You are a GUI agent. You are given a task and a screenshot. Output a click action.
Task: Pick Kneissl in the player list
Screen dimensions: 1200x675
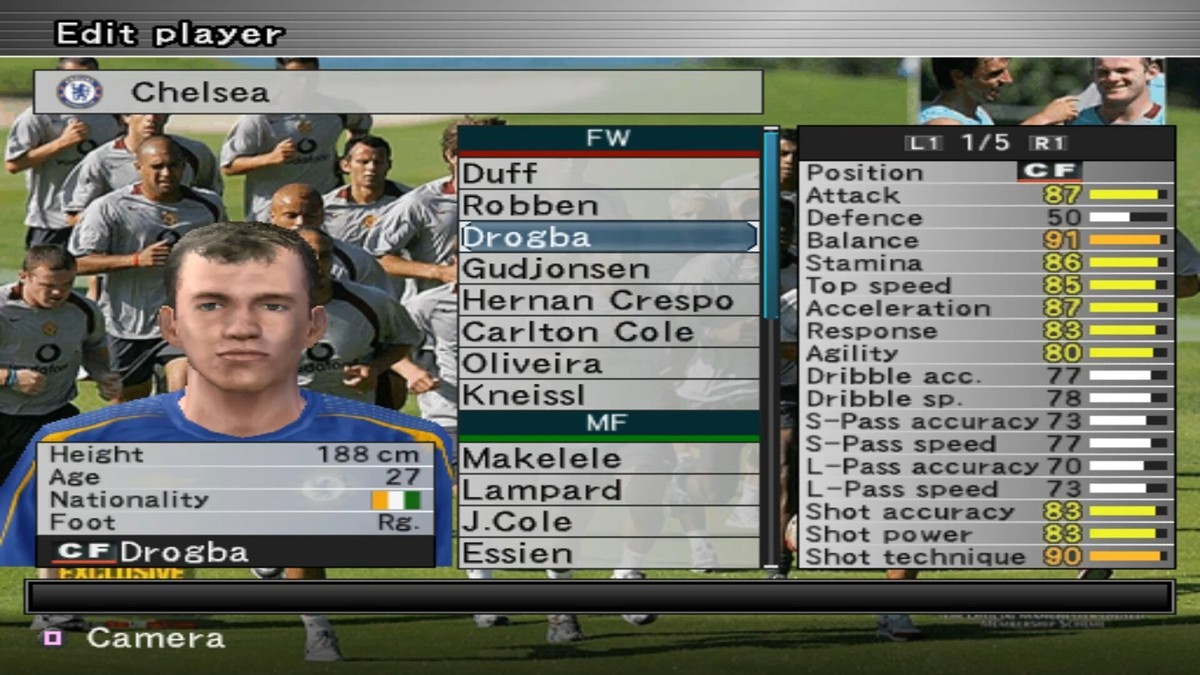coord(608,395)
